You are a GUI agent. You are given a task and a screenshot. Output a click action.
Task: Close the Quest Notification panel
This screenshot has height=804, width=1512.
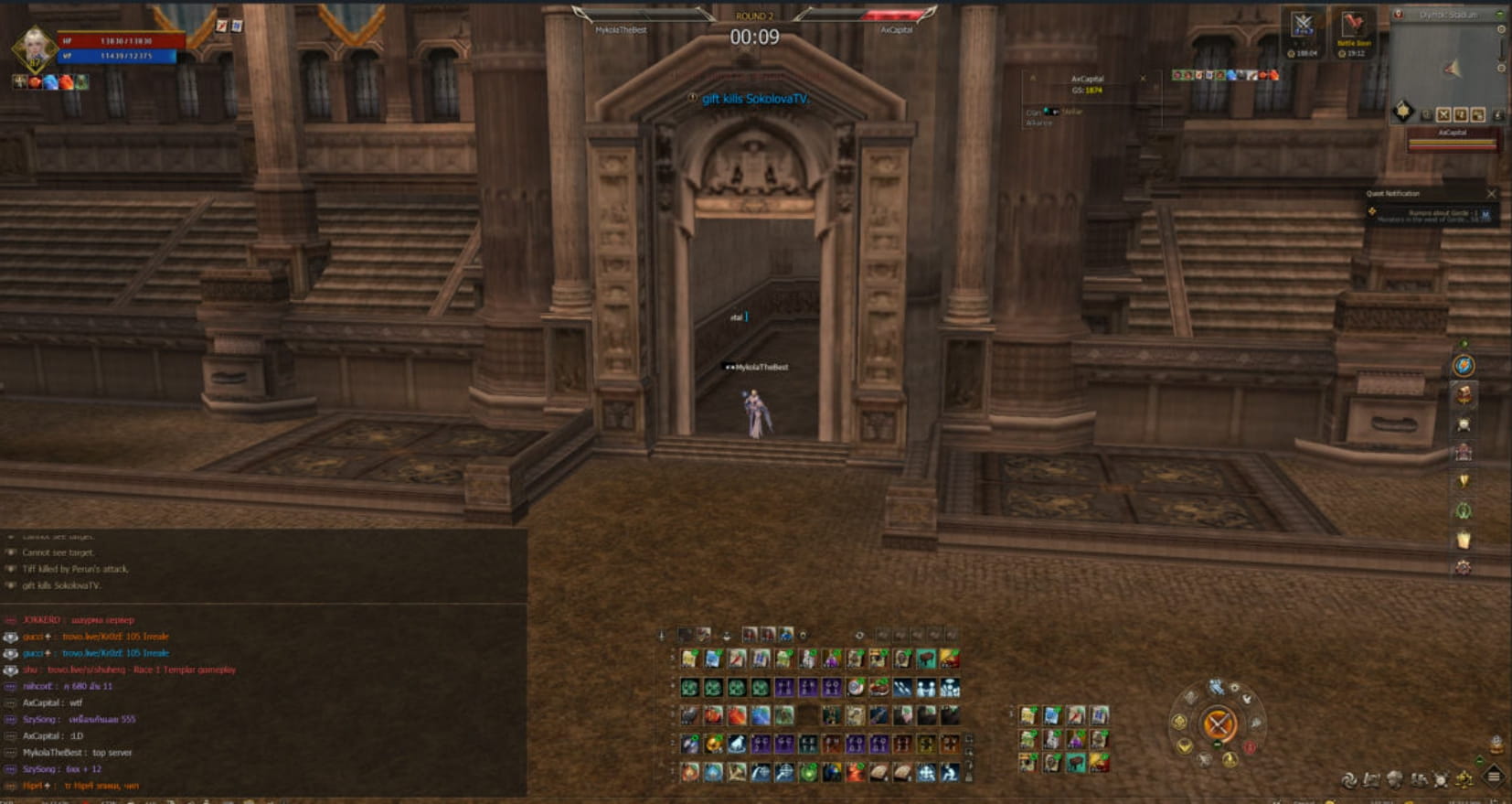pos(1491,194)
